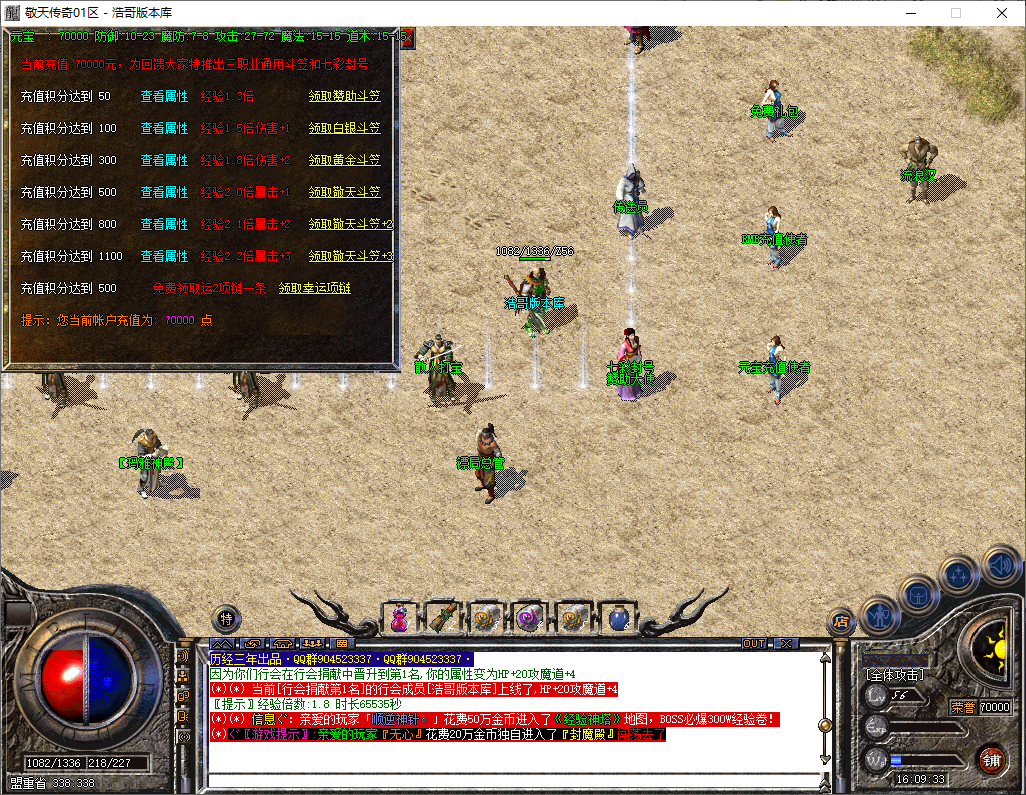Screen dimensions: 1026x795
Task: Claim the 赞助斗笠 reward link
Action: 344,97
